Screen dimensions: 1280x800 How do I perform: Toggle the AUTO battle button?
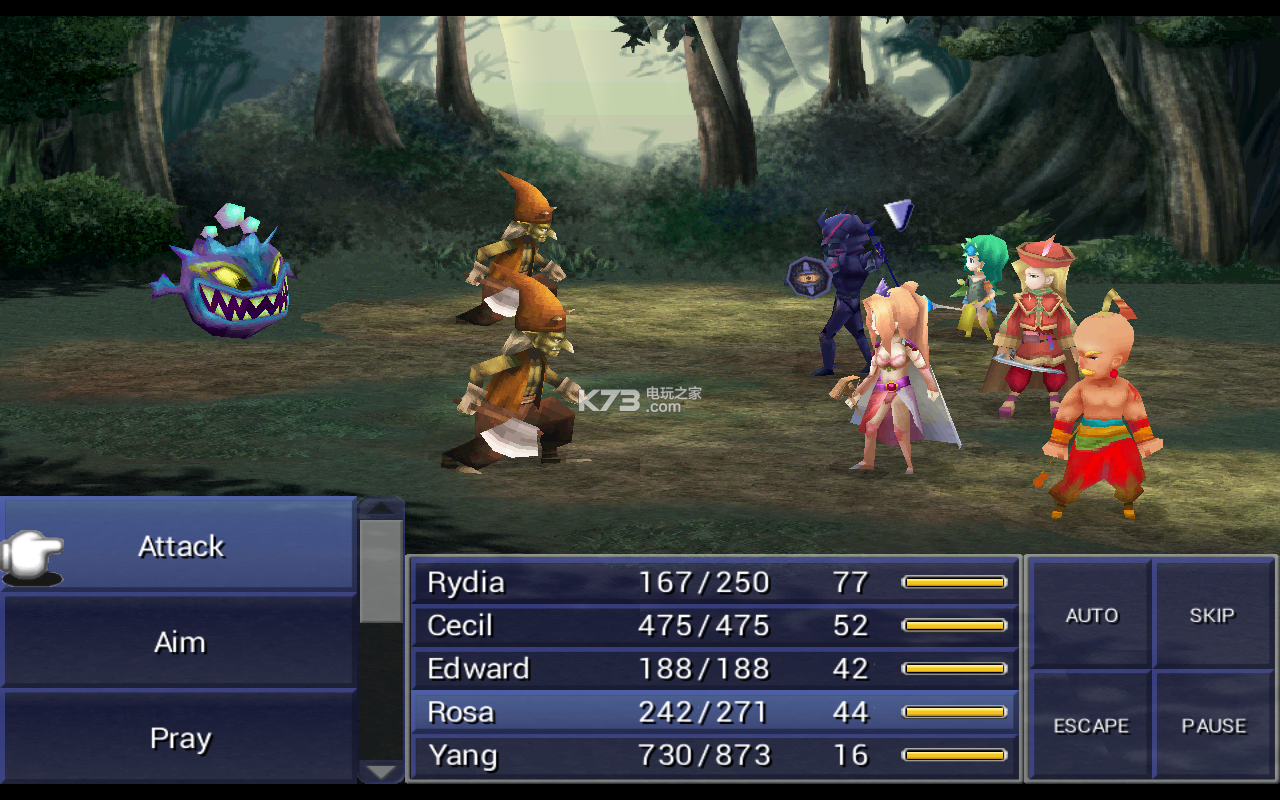click(1091, 615)
